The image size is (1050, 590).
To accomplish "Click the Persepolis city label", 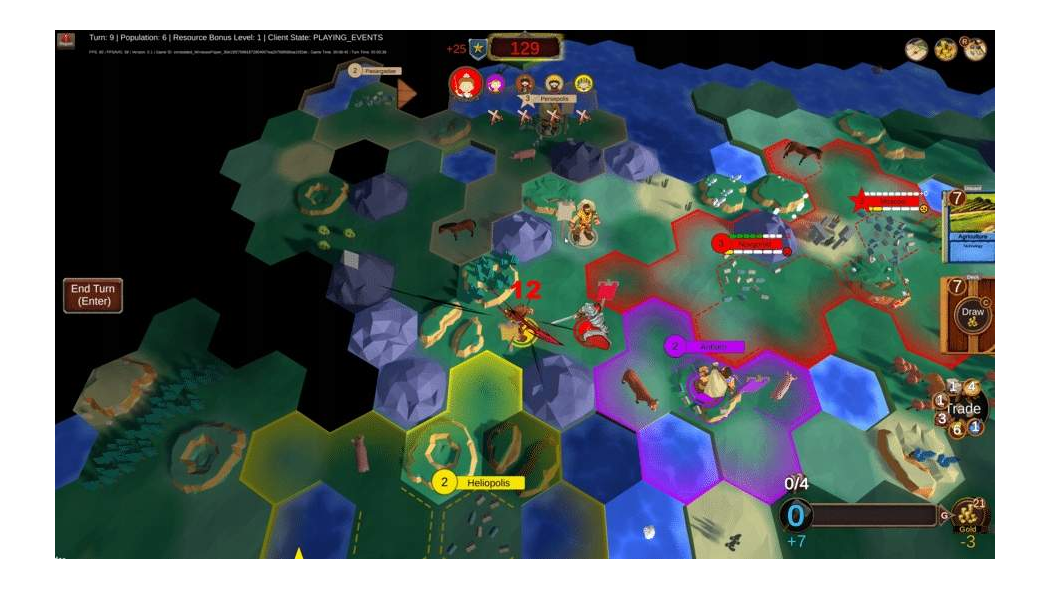I will coord(550,99).
